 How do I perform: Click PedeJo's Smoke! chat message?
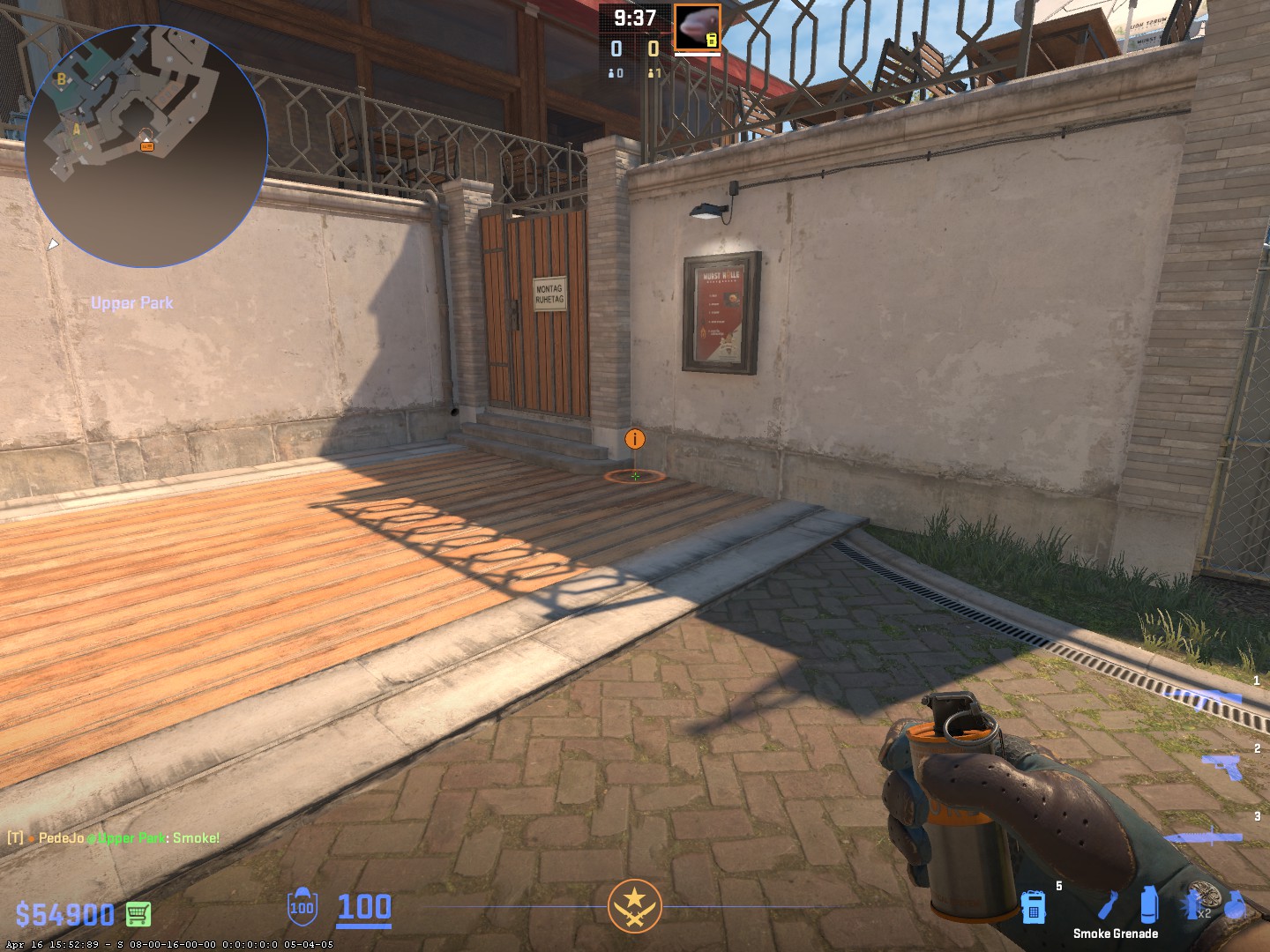[x=115, y=837]
